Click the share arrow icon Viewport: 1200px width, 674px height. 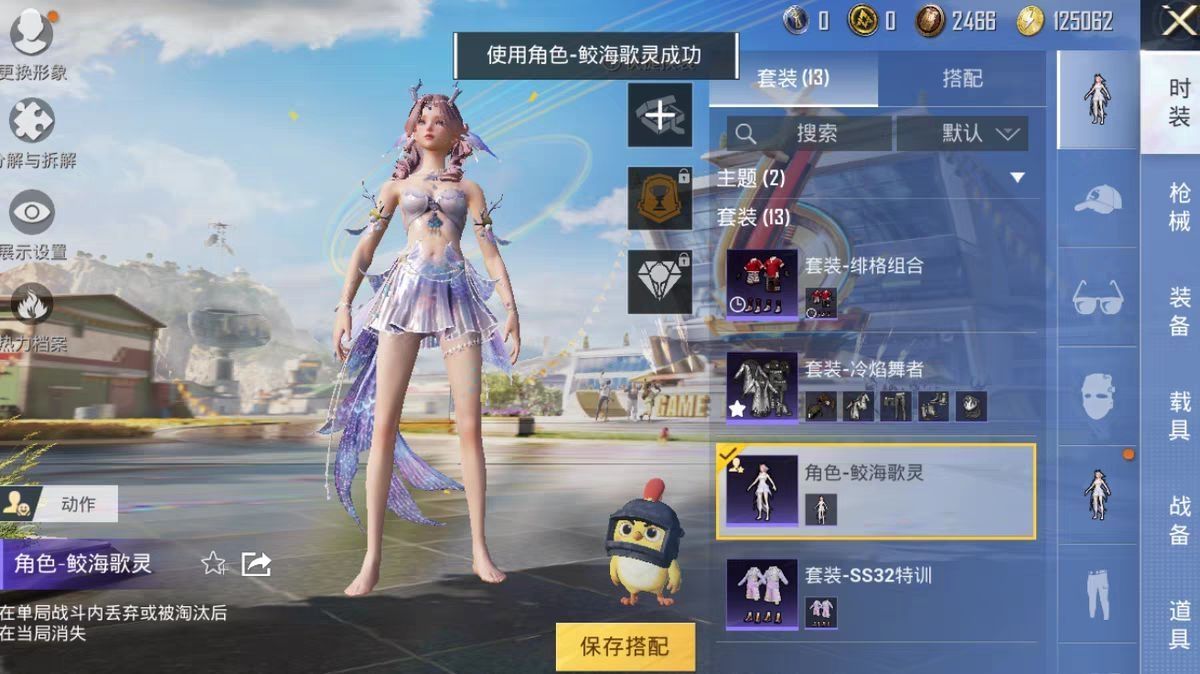[257, 564]
